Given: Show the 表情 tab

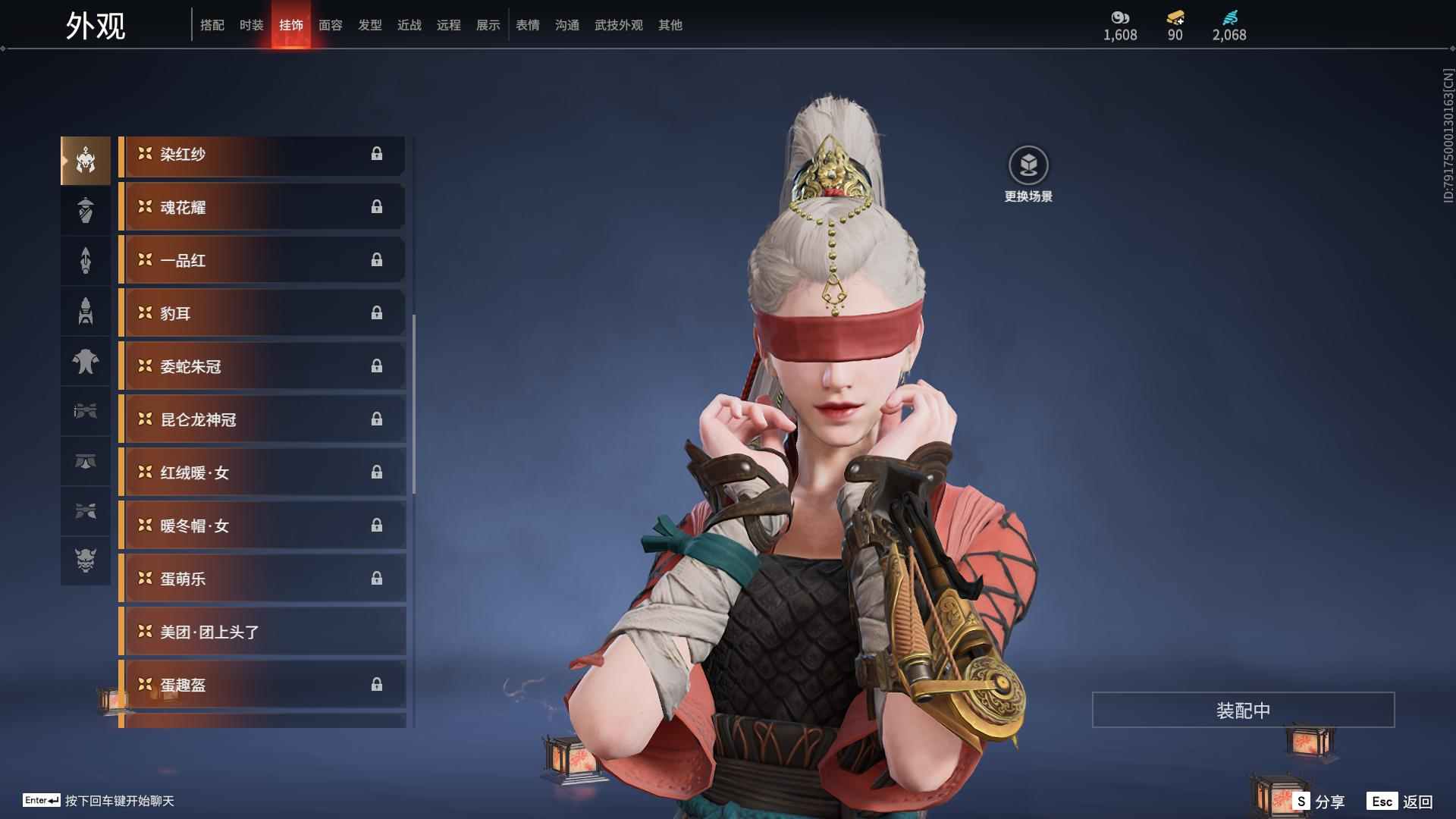Looking at the screenshot, I should [527, 25].
